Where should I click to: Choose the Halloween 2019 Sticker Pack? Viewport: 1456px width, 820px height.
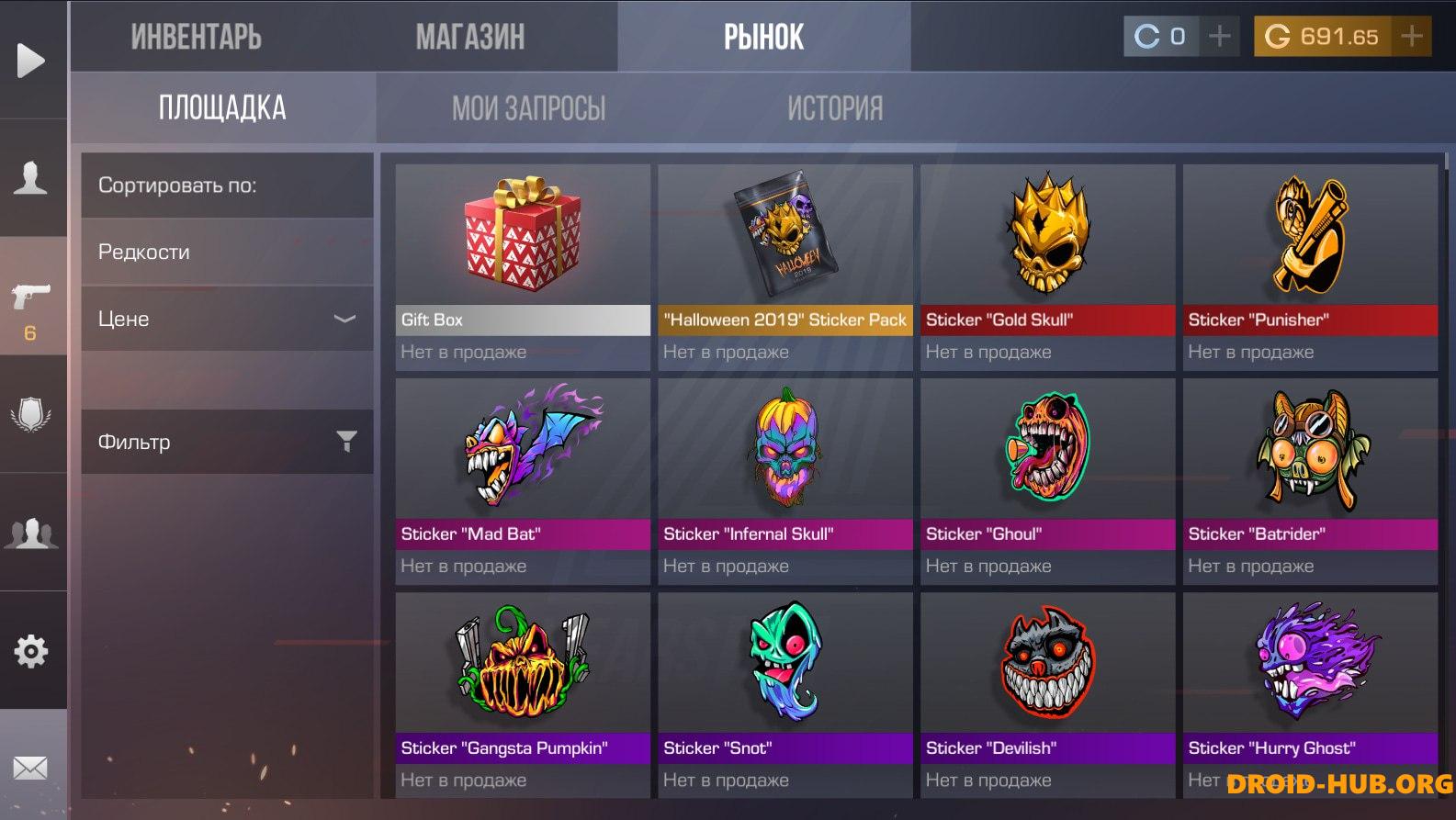(785, 266)
